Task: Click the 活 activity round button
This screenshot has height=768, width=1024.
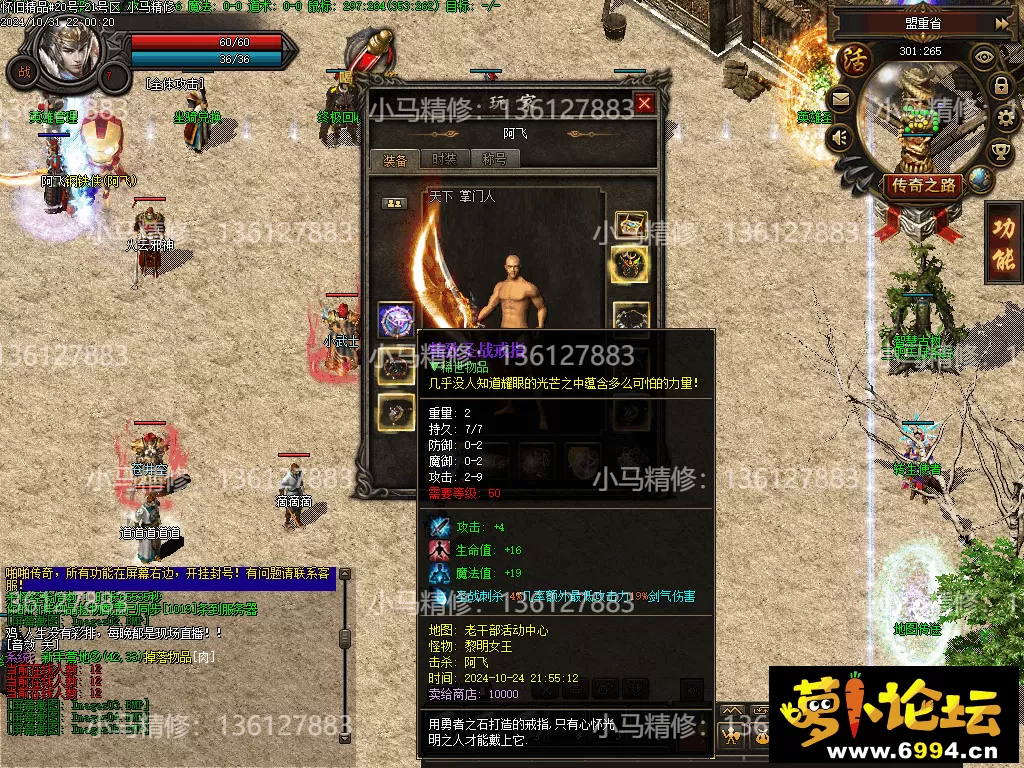Action: click(x=855, y=59)
